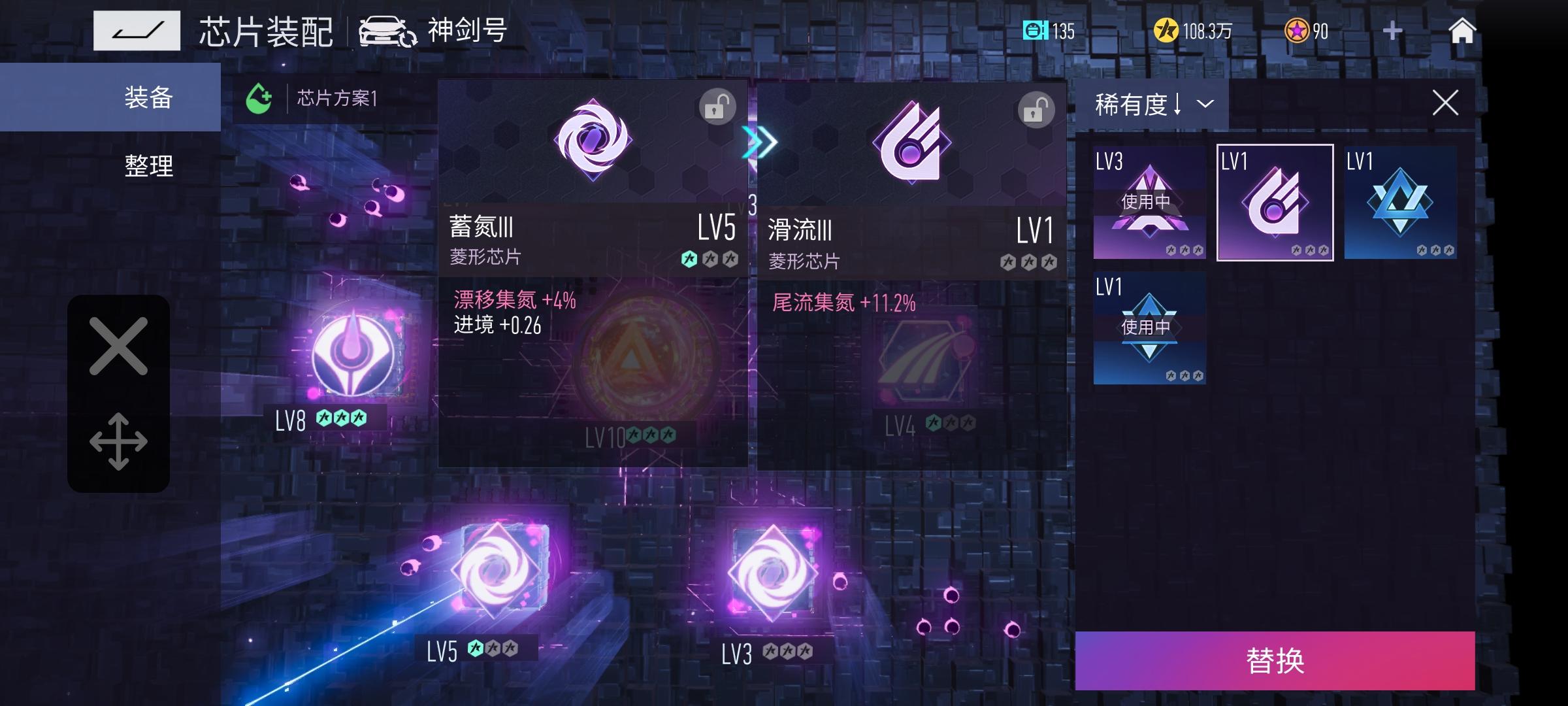Click the plus button in the top bar
The width and height of the screenshot is (1568, 706).
pos(1390,29)
